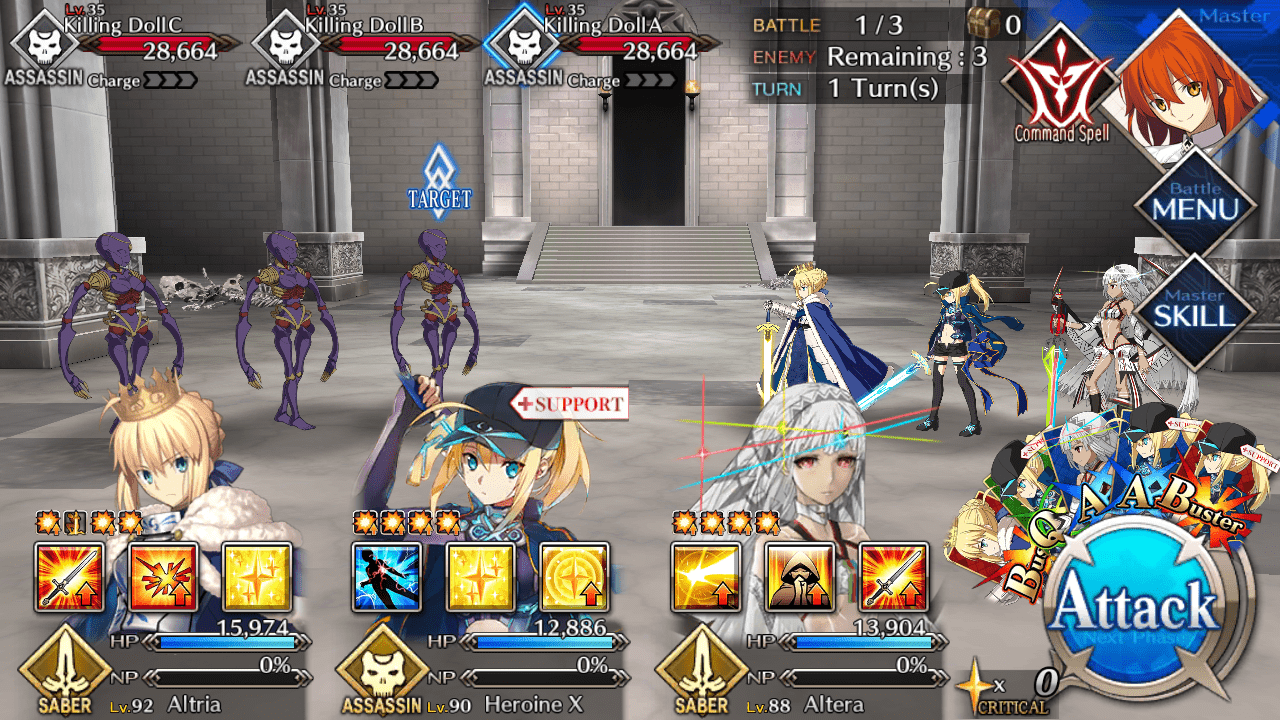Activate Altria's sword-up Charisma skill
Viewport: 1280px width, 720px height.
pos(69,578)
